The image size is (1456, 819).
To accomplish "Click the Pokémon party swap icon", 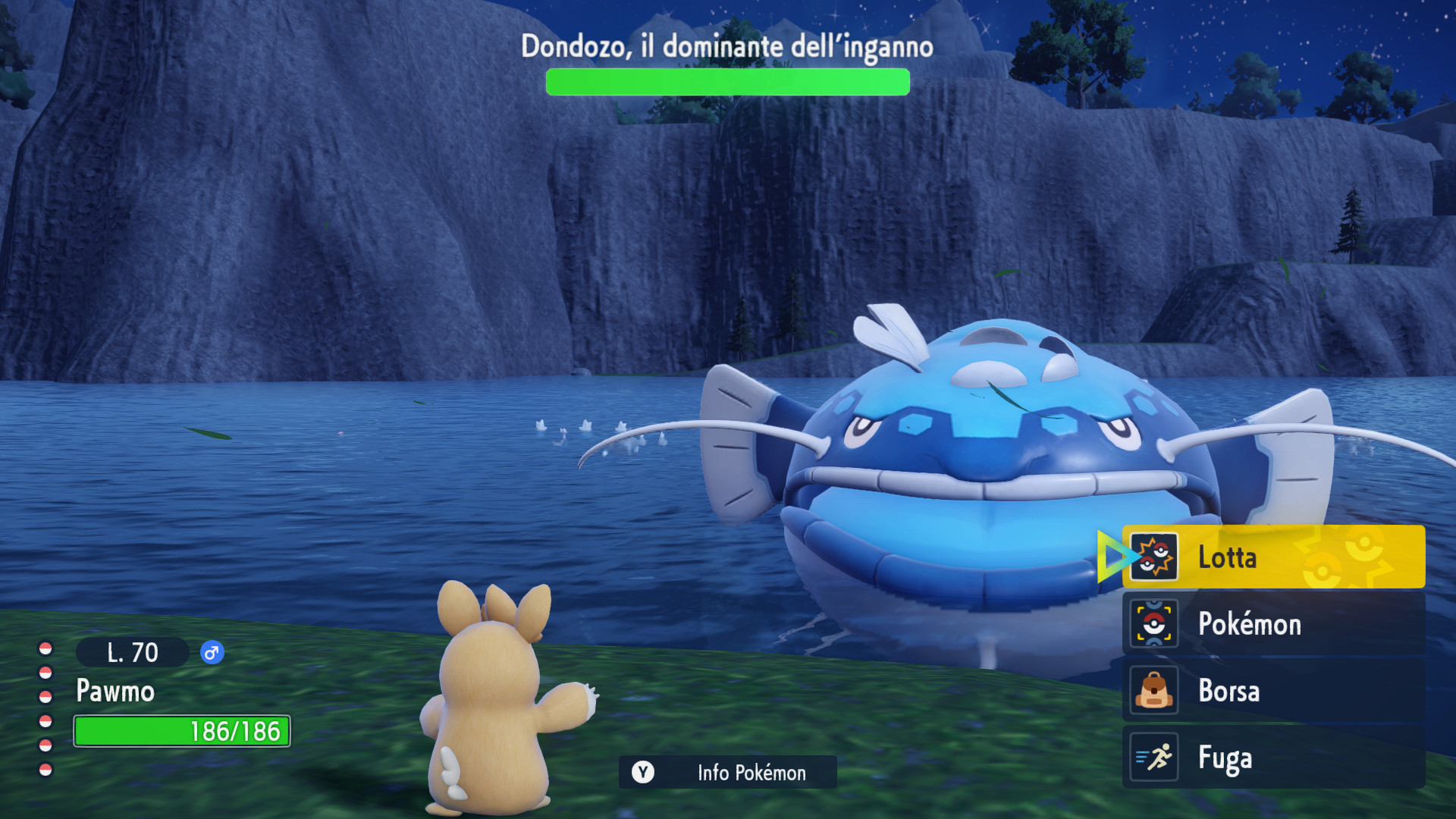I will click(x=1153, y=623).
